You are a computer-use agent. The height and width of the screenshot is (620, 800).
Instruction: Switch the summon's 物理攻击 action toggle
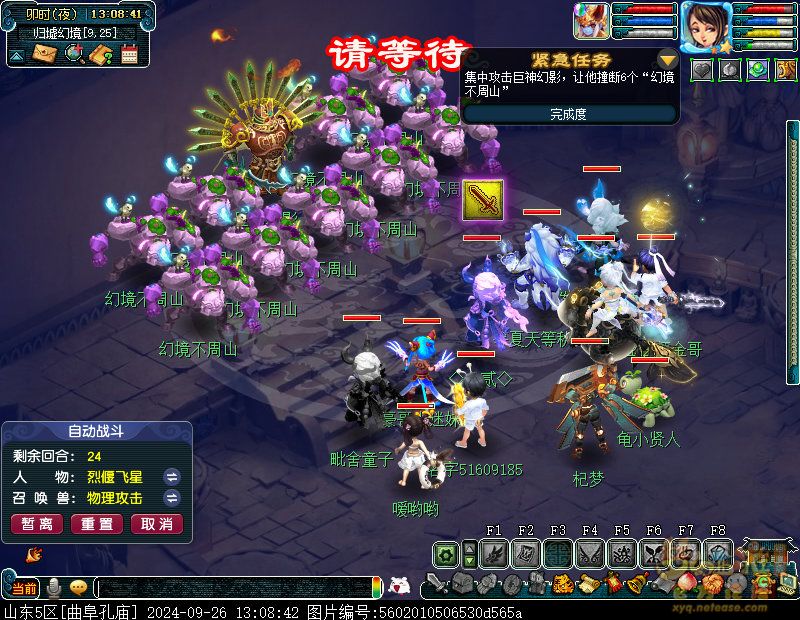click(x=171, y=498)
